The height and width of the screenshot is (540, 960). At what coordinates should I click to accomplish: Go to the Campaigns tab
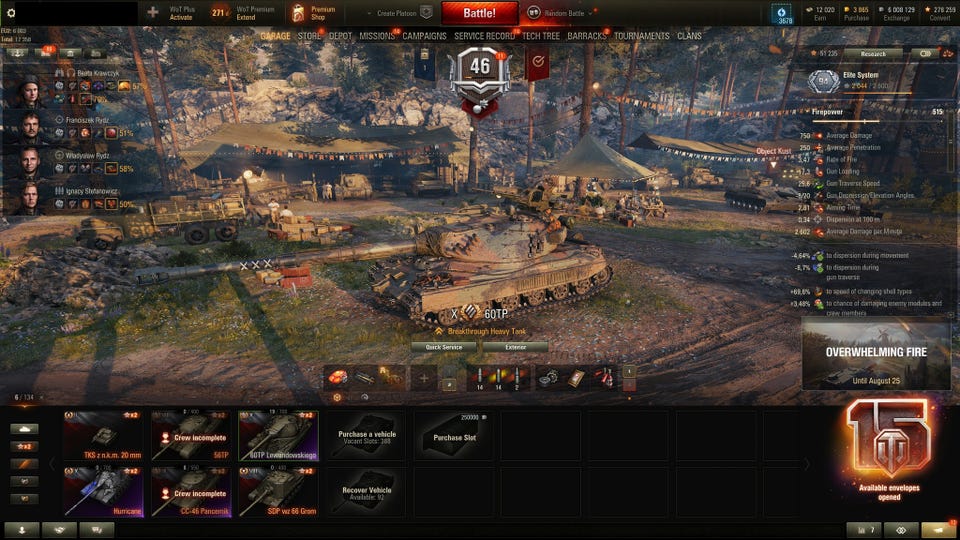424,36
